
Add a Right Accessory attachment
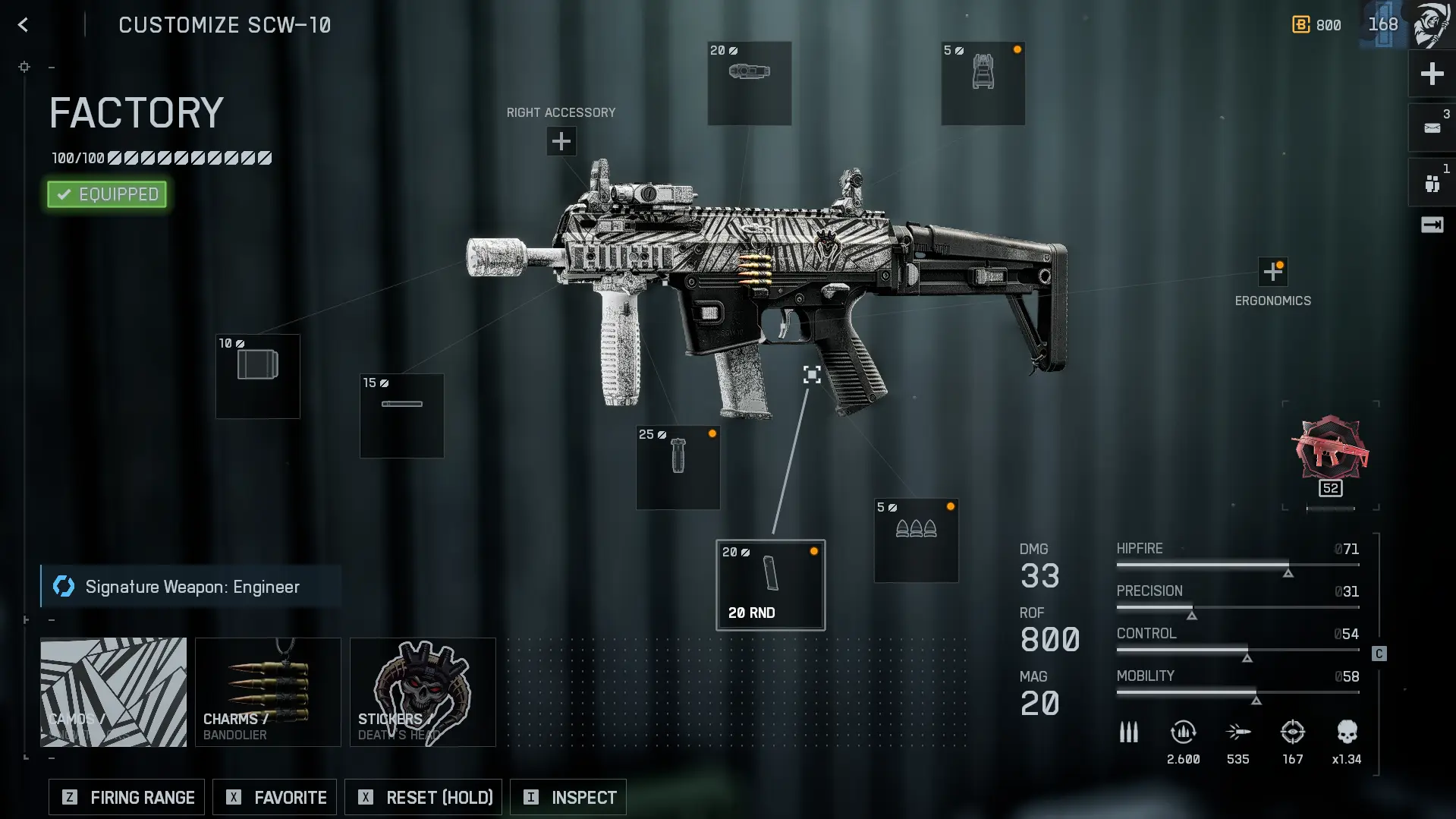[x=561, y=141]
